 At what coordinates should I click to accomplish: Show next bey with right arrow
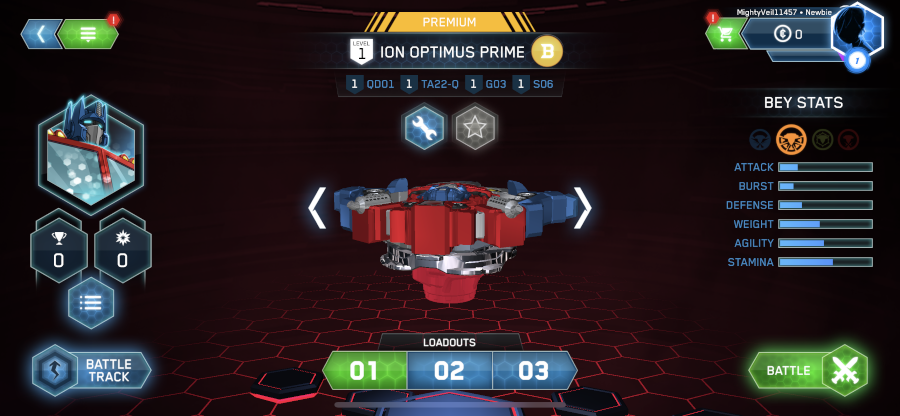pyautogui.click(x=582, y=207)
